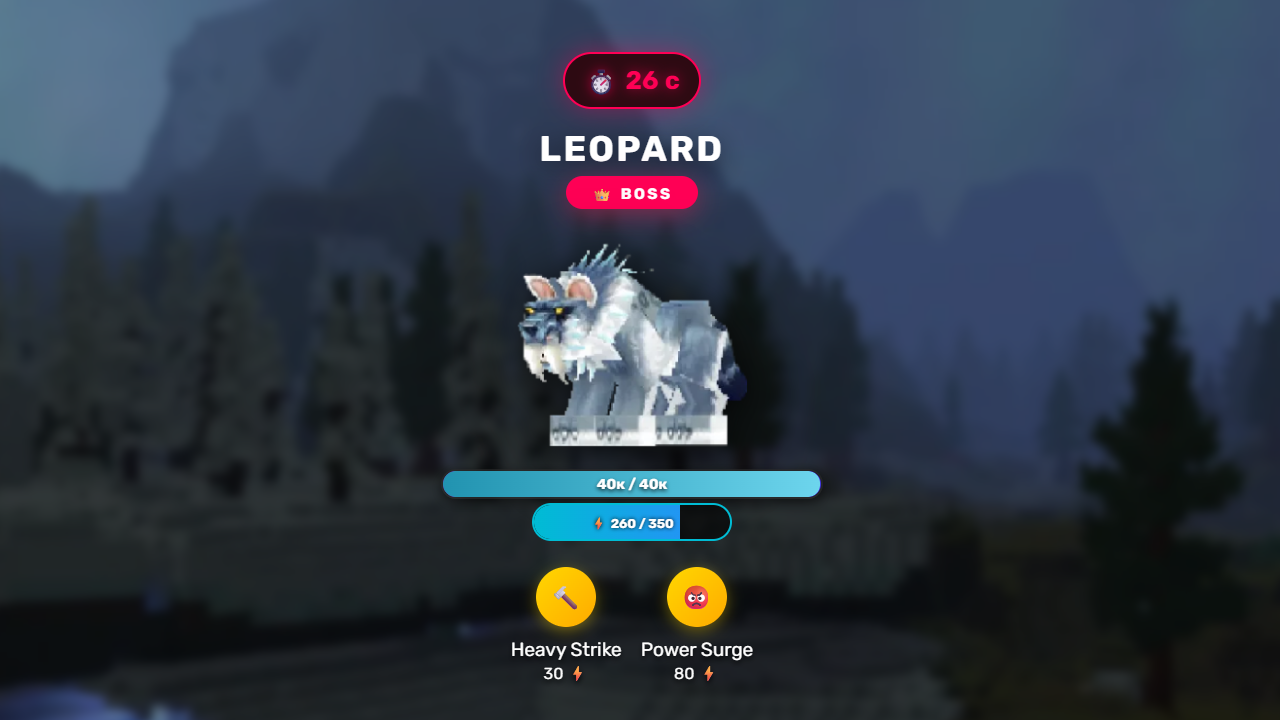Image resolution: width=1280 pixels, height=720 pixels.
Task: Click the Power Surge label text
Action: click(697, 649)
